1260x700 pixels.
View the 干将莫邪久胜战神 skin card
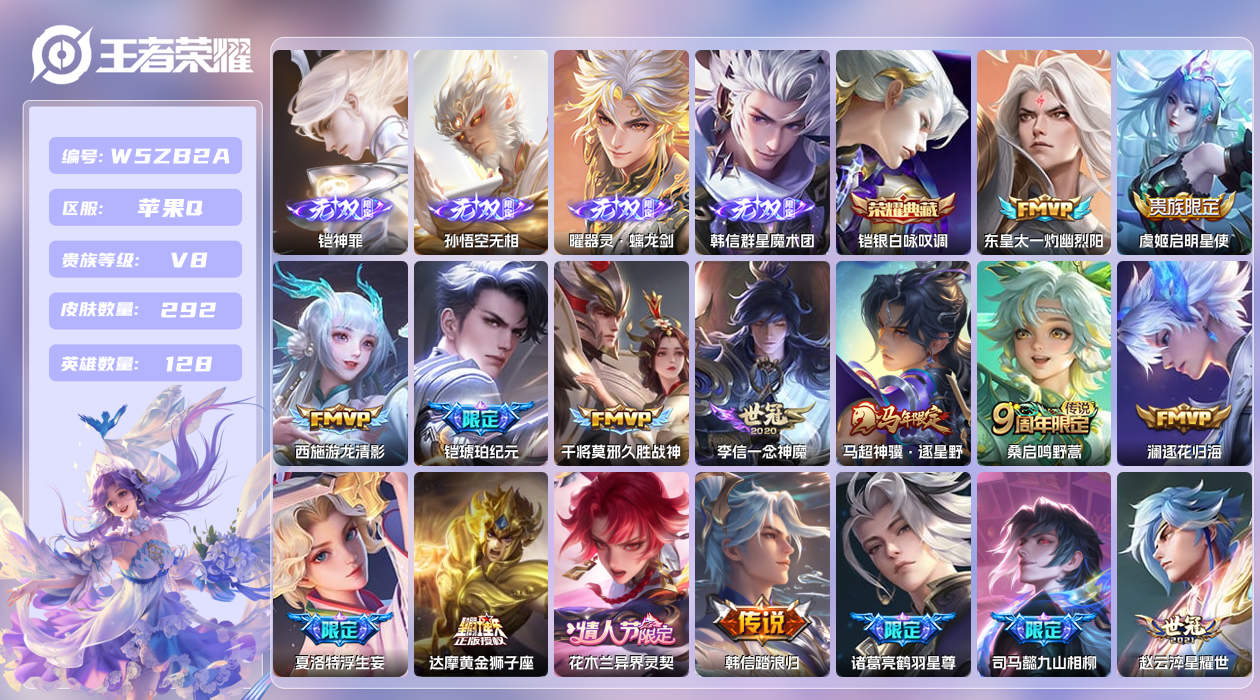click(621, 363)
